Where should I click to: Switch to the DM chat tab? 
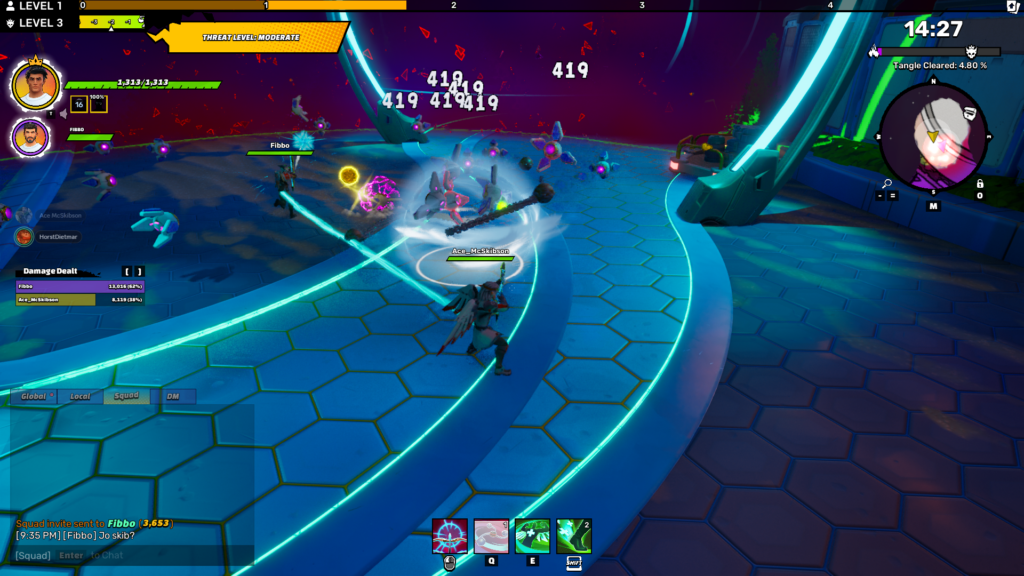click(x=172, y=397)
